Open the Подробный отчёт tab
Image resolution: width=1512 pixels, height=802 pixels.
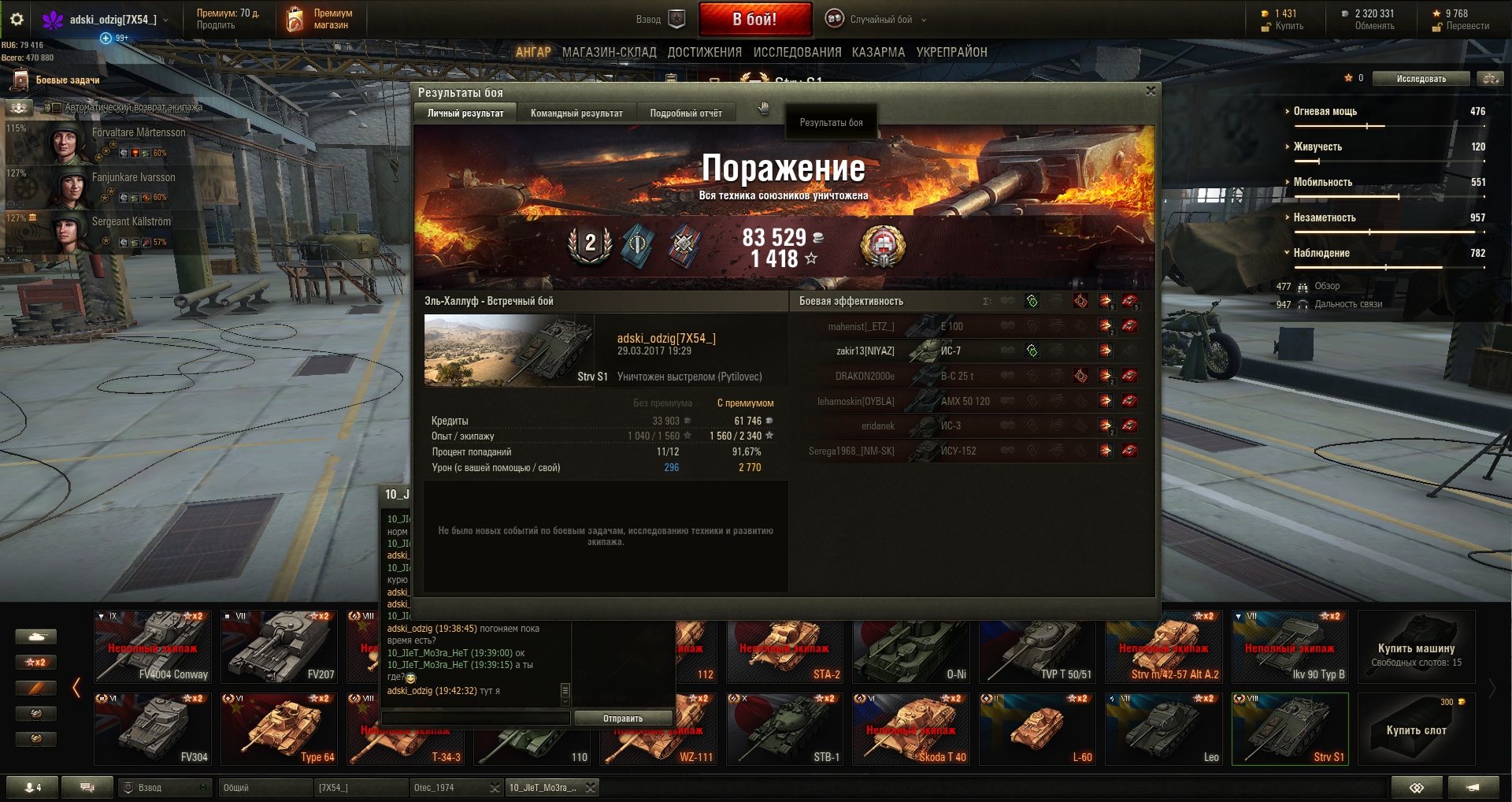[685, 113]
